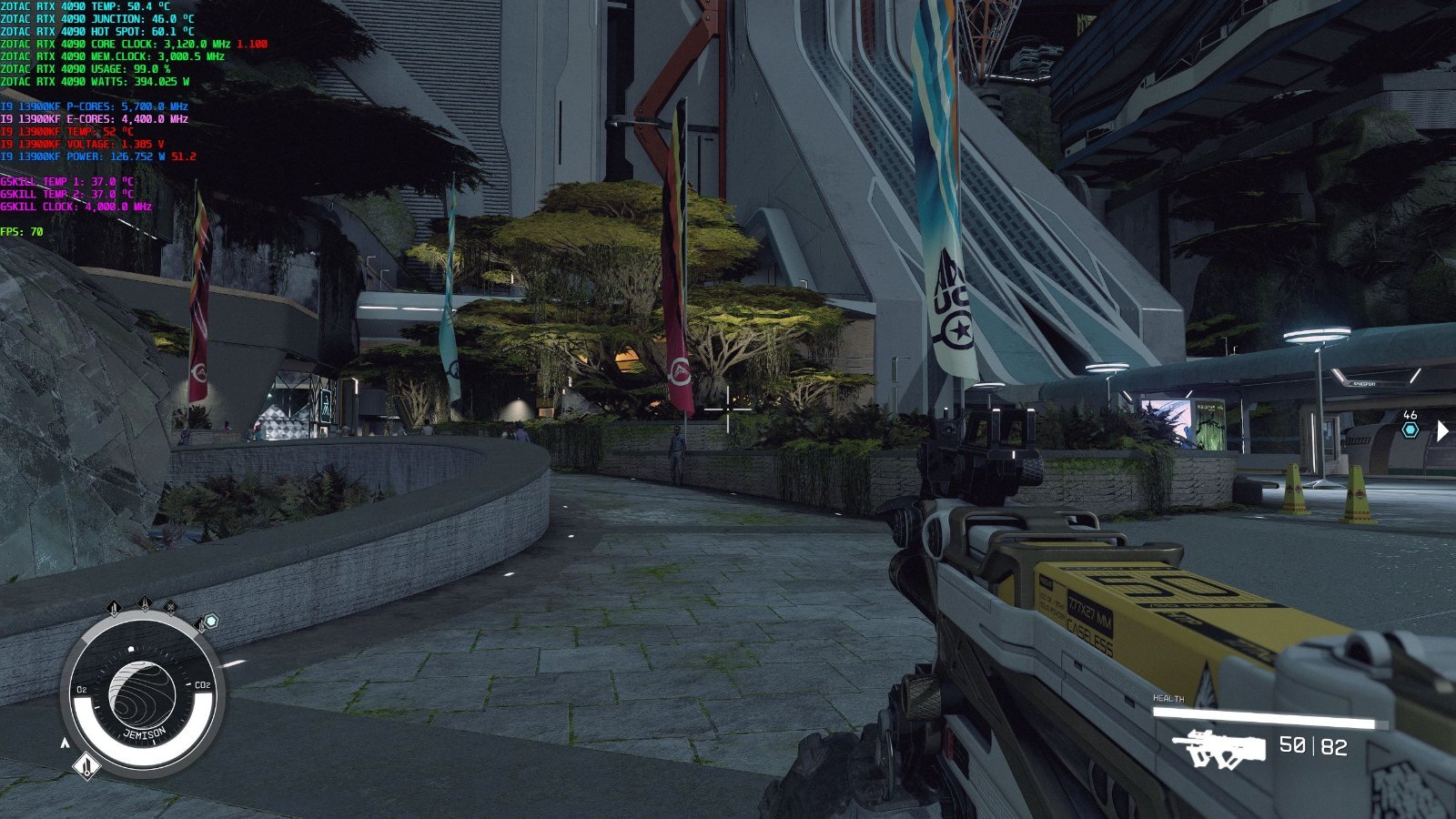Click the white arrow beside the objective marker
The width and height of the screenshot is (1456, 819).
click(x=1442, y=430)
